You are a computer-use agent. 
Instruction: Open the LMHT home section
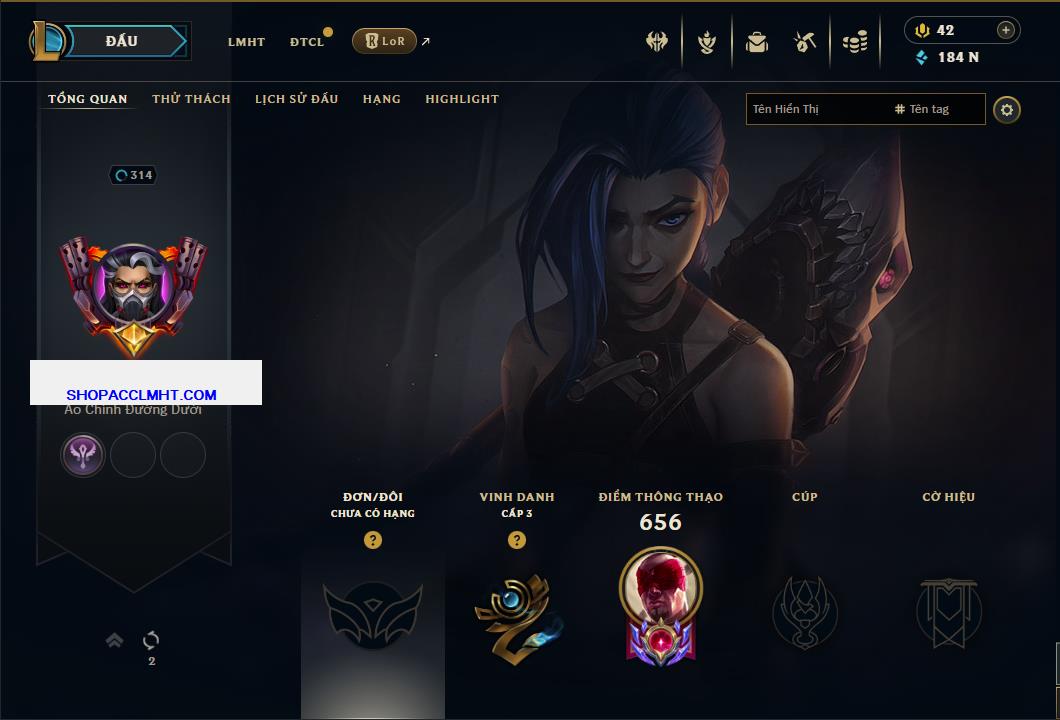[x=246, y=42]
